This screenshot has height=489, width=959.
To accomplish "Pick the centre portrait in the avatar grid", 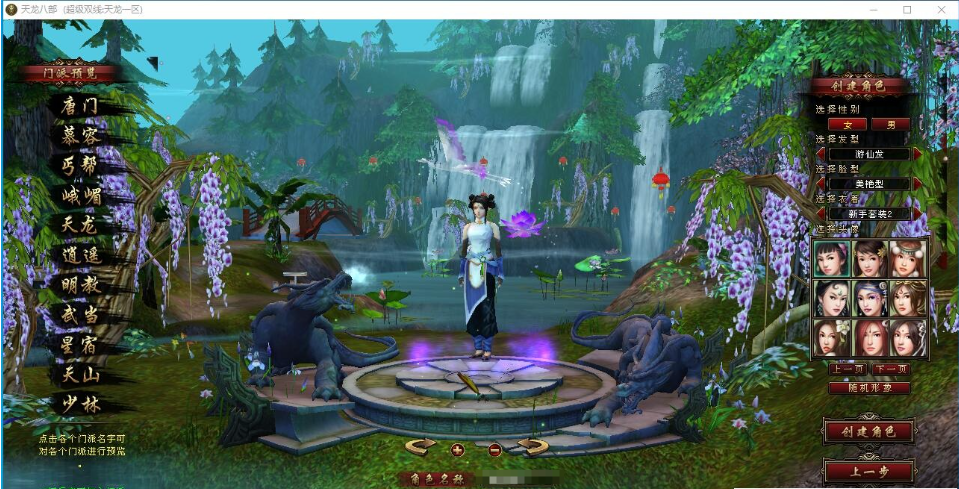I will 869,298.
